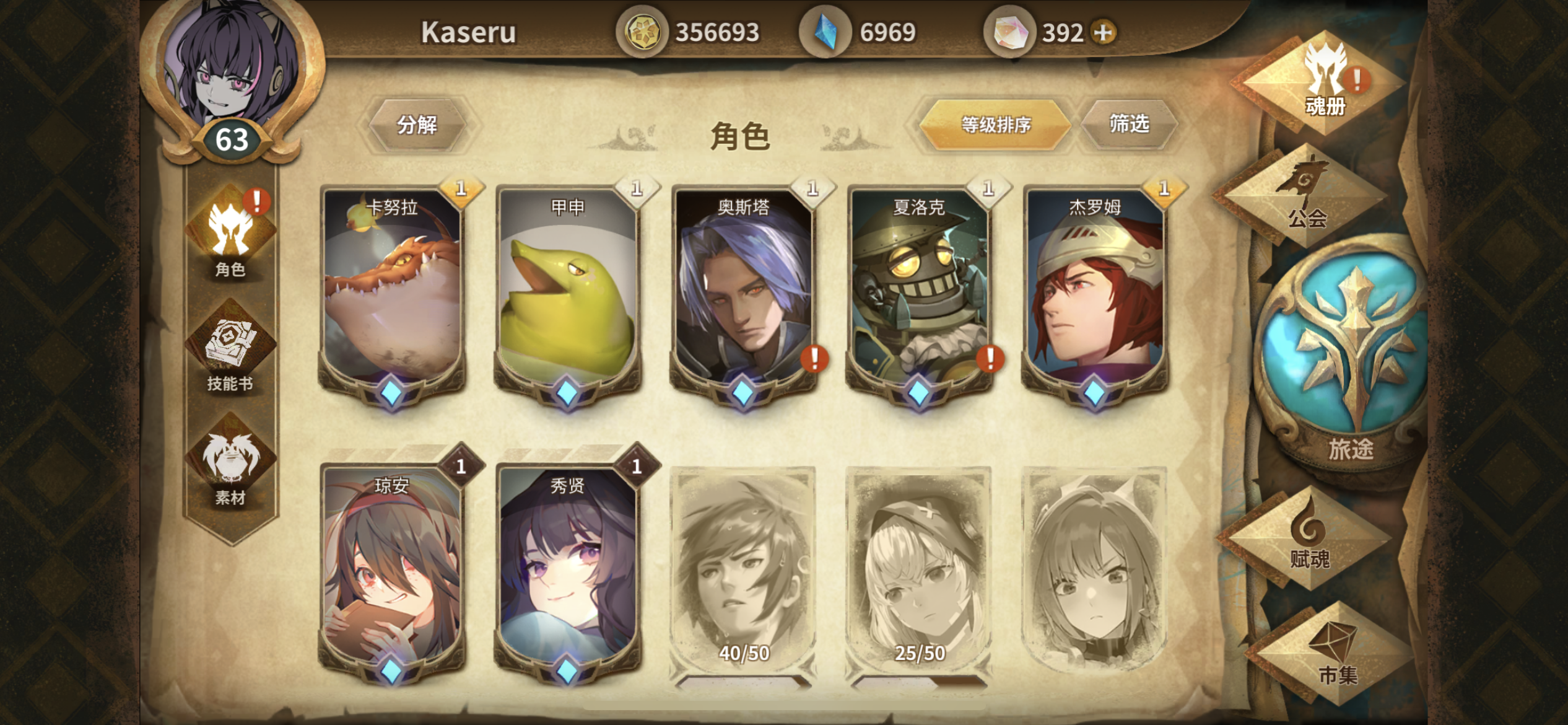Open the 筛选 filter options
Viewport: 1568px width, 725px height.
pos(1132,126)
